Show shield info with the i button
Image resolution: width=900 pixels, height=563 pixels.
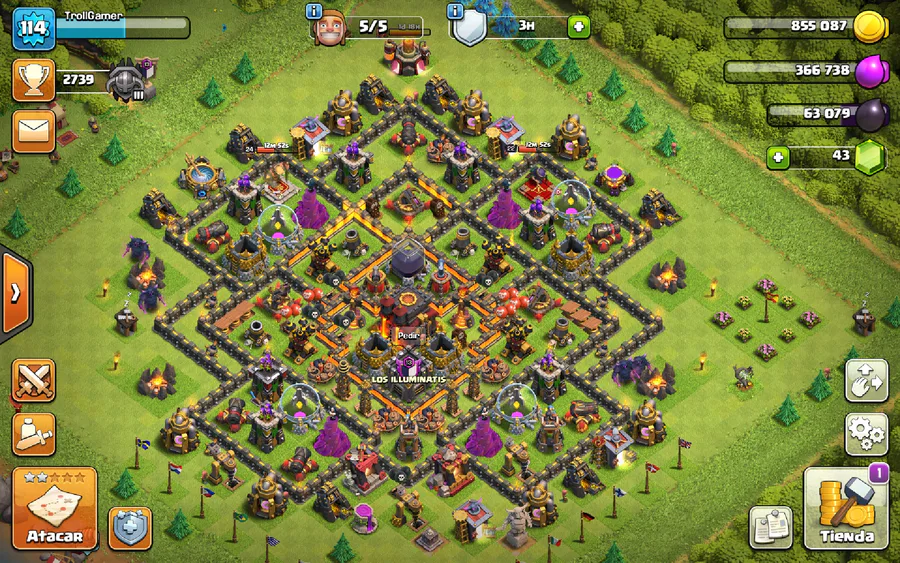click(x=456, y=11)
